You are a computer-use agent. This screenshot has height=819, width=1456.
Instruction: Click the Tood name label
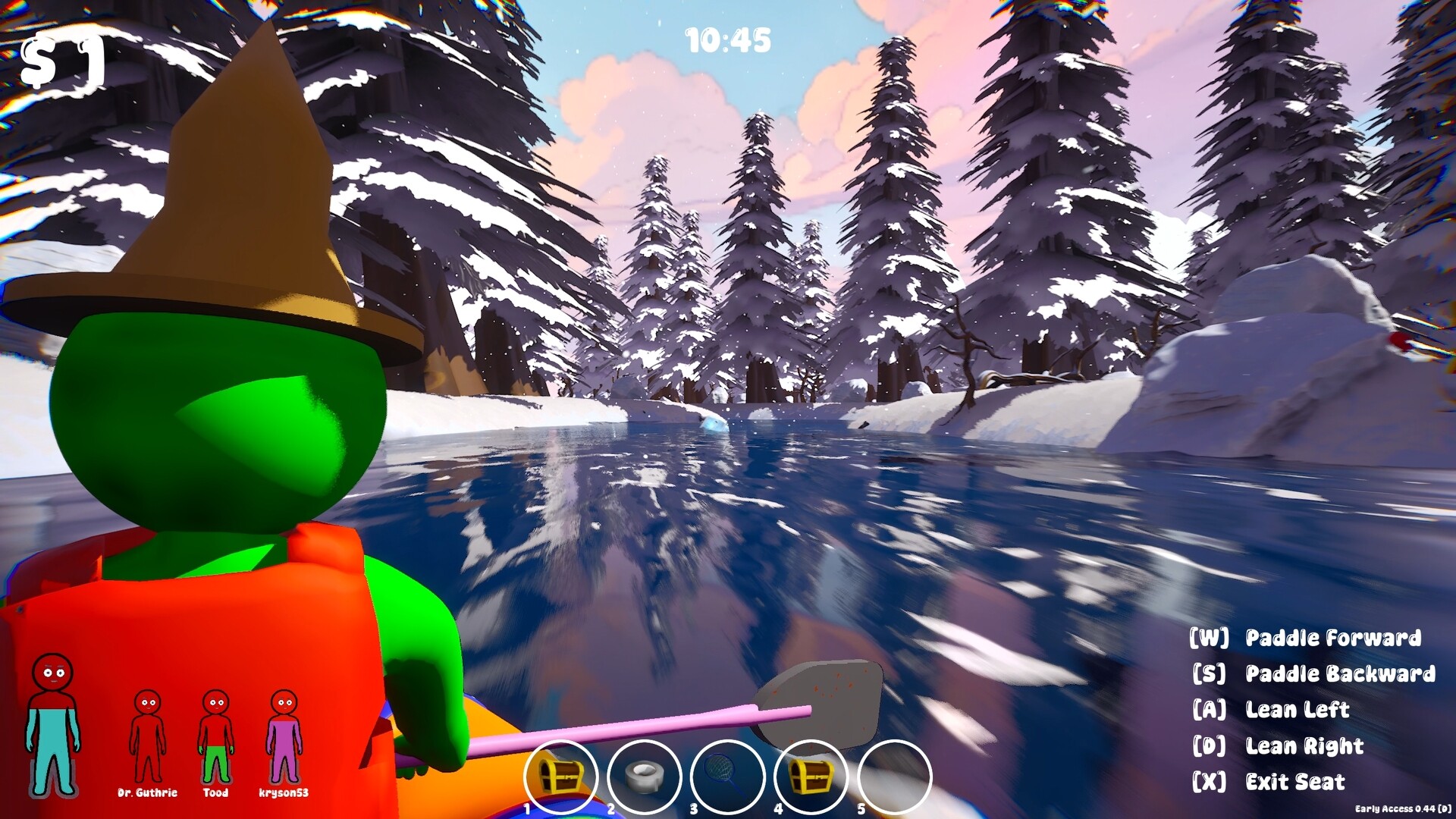(x=217, y=792)
